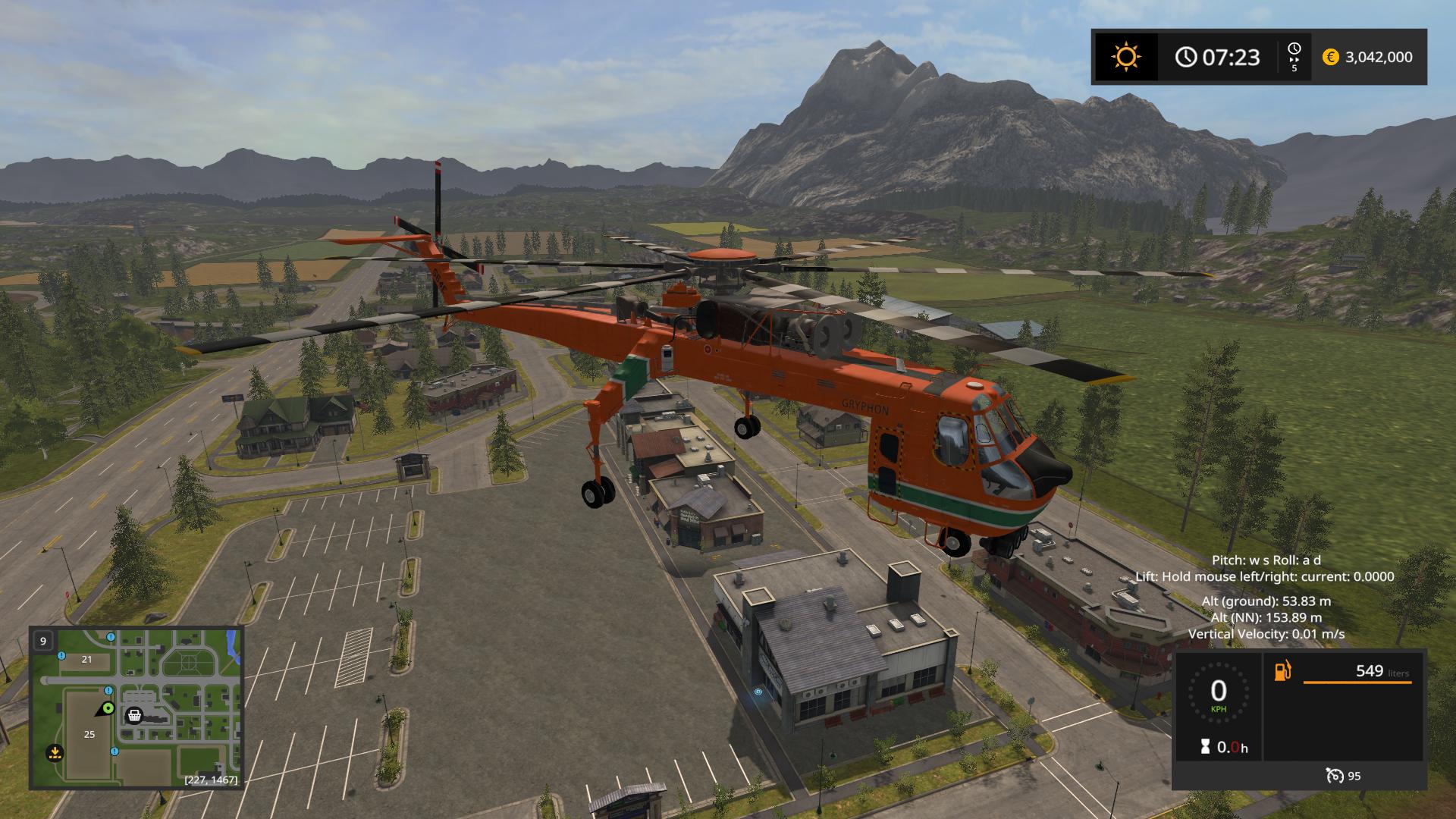The width and height of the screenshot is (1456, 819).
Task: Toggle the cruise control speed icon
Action: [1334, 775]
